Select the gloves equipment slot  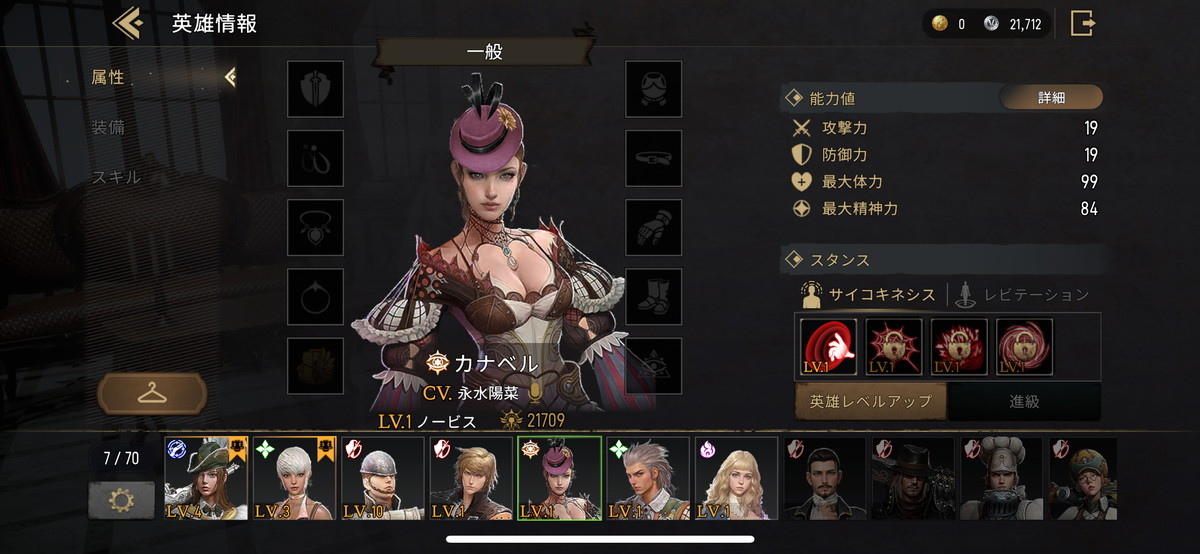(x=654, y=227)
